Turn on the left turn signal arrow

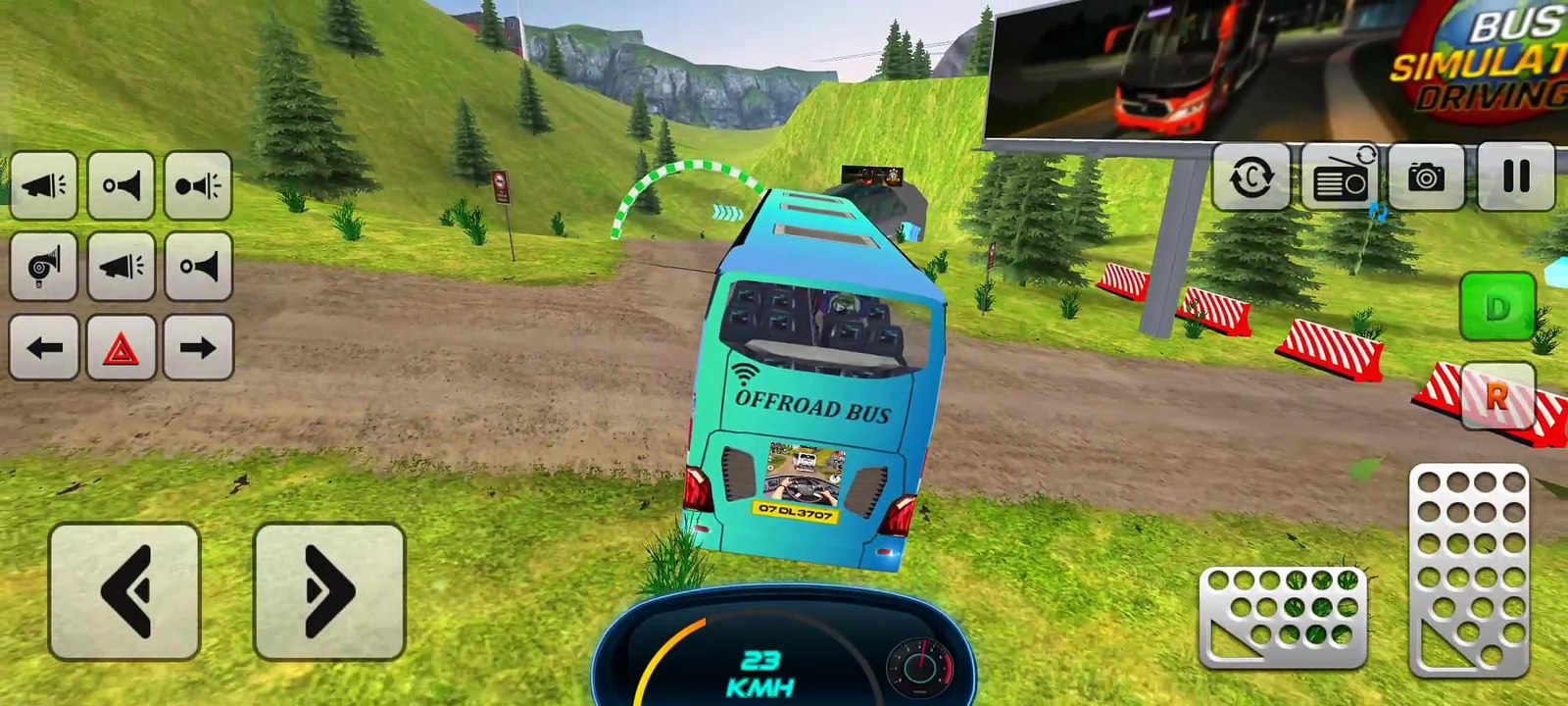coord(44,347)
